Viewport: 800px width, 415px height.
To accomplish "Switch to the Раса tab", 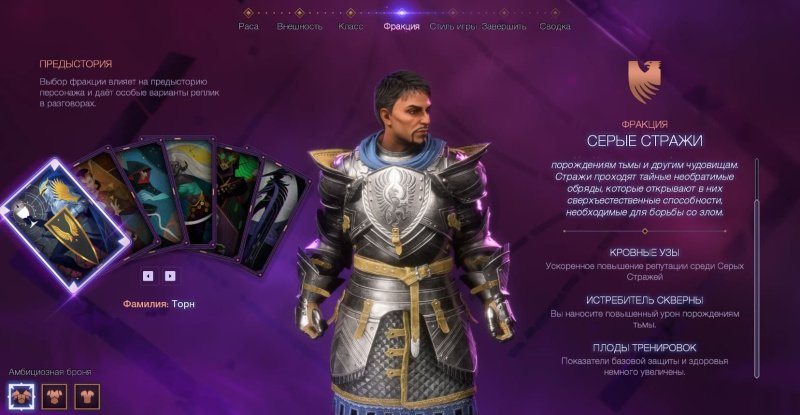I will 248,26.
